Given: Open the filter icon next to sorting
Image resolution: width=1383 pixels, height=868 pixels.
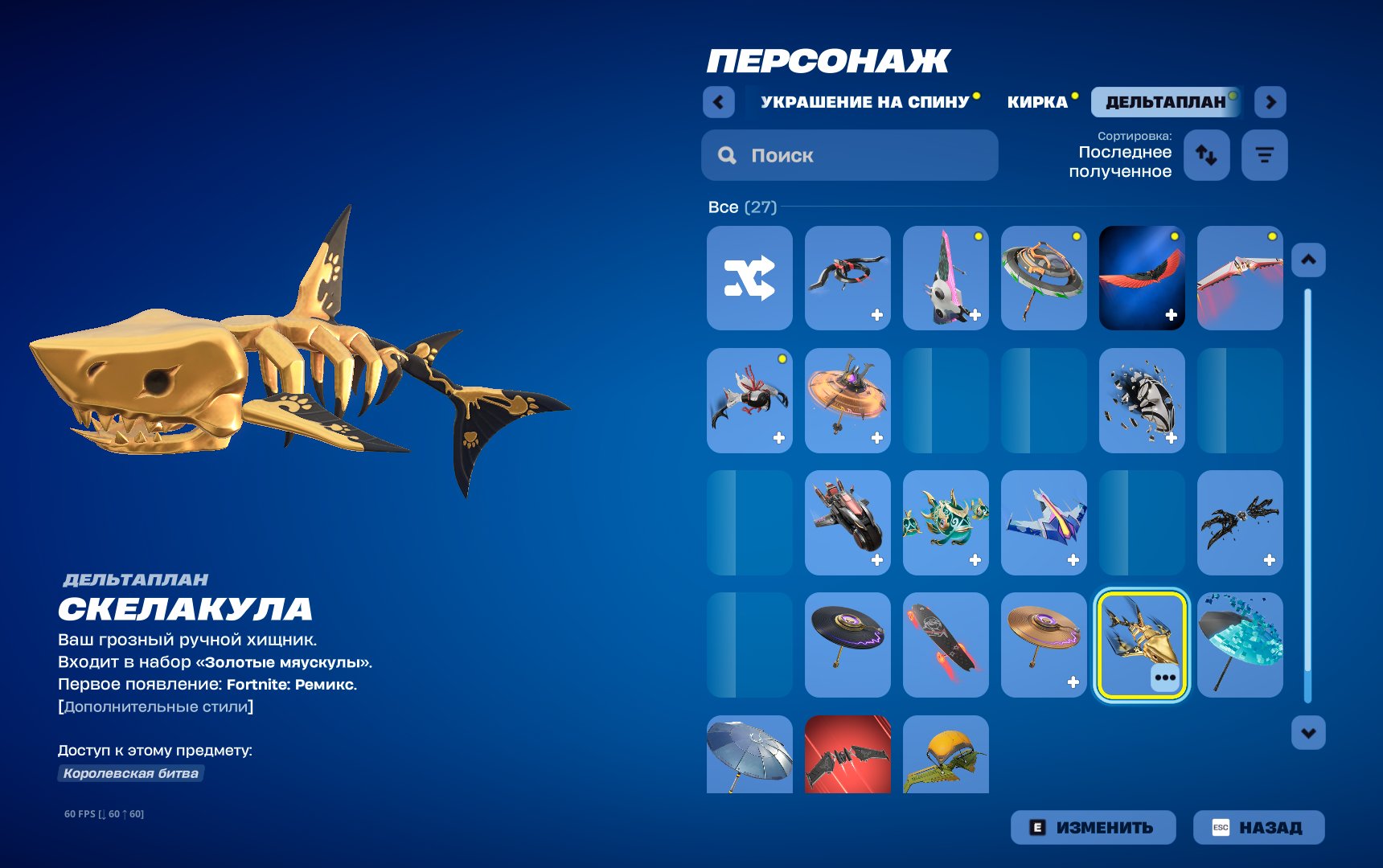Looking at the screenshot, I should (1265, 155).
